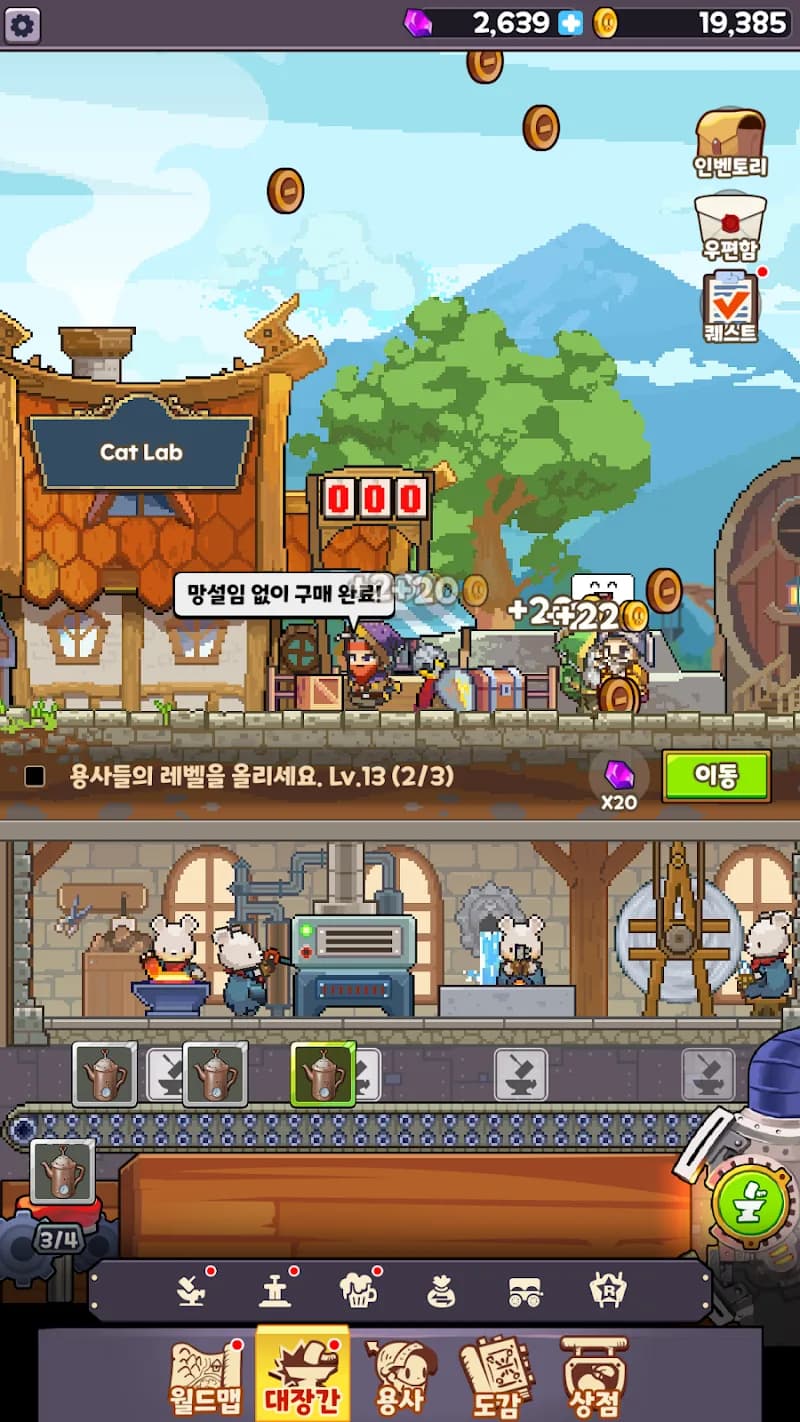Image resolution: width=800 pixels, height=1422 pixels.
Task: Open the 퀘스트 quest checklist
Action: coord(730,307)
